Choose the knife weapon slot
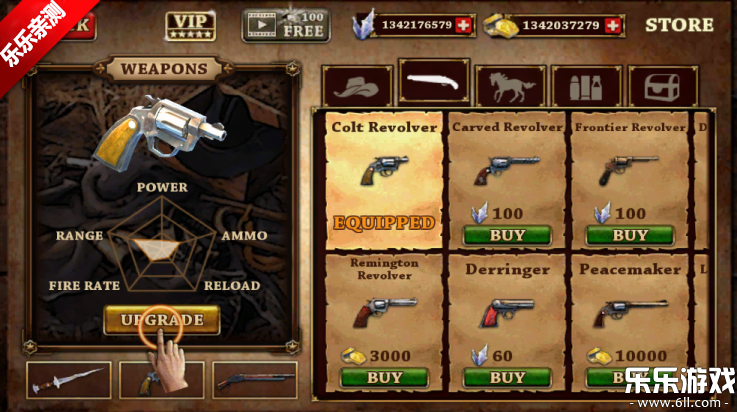 tap(69, 380)
